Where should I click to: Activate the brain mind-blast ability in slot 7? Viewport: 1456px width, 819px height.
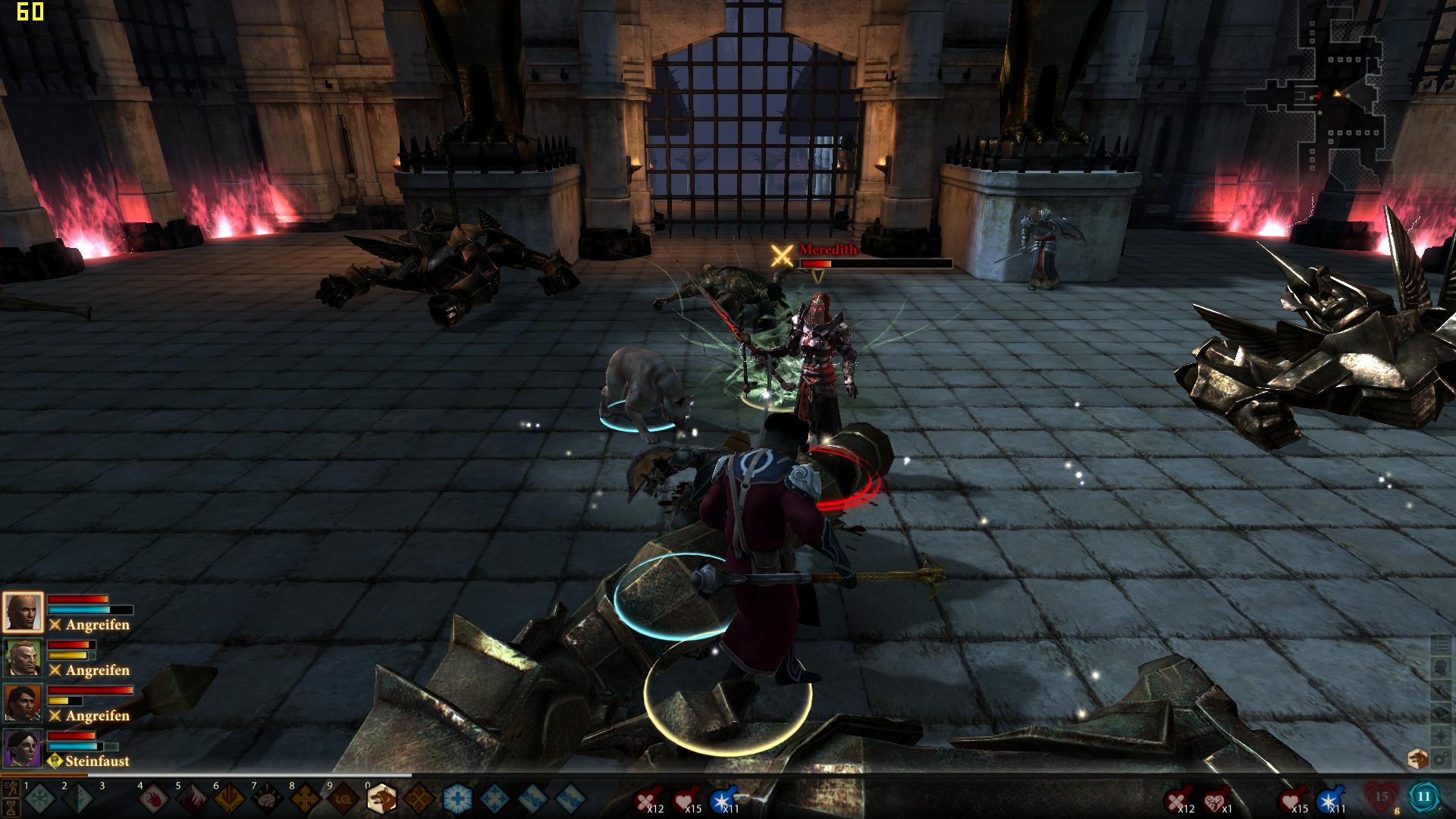[268, 799]
